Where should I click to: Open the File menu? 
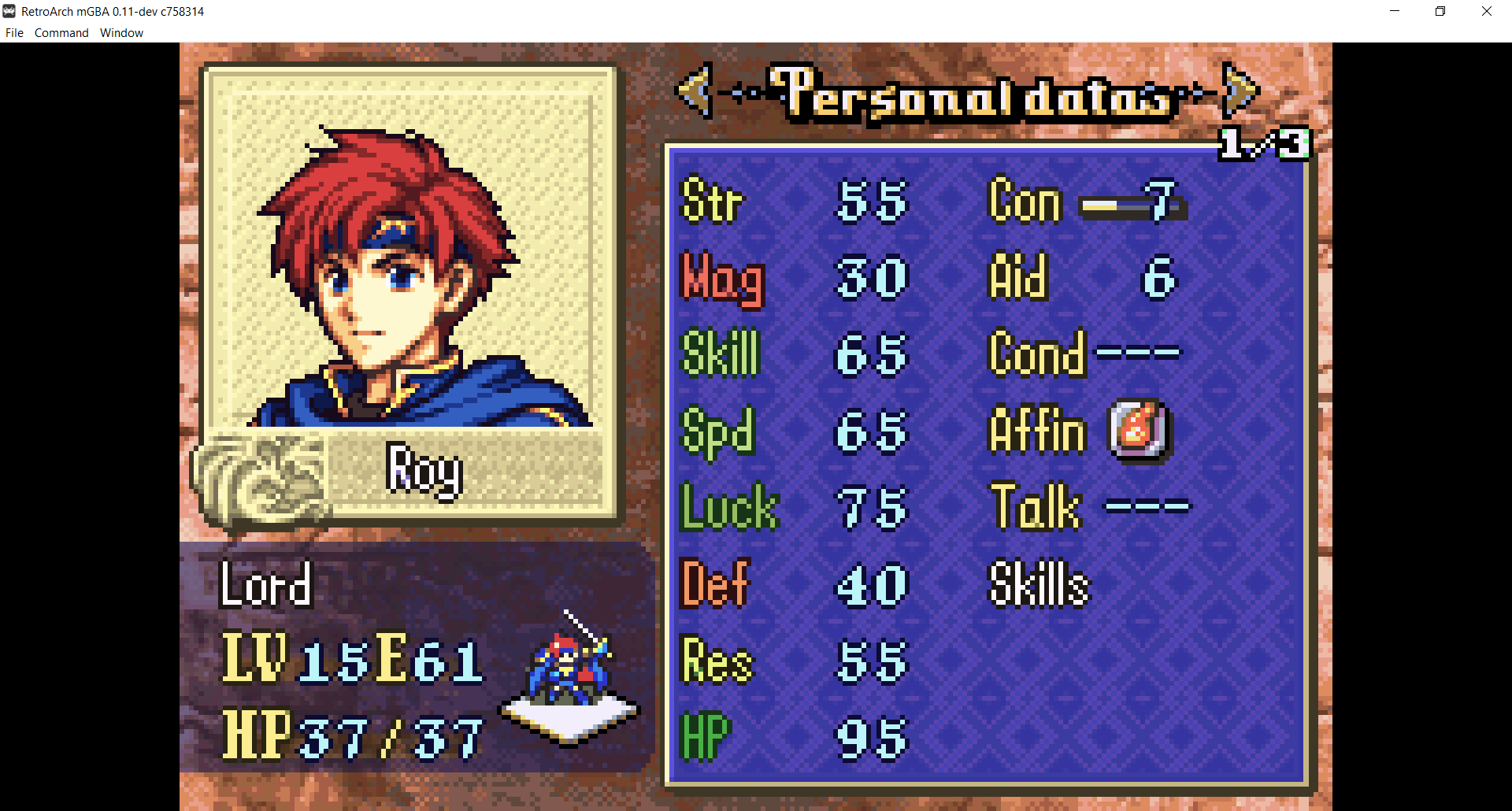14,33
